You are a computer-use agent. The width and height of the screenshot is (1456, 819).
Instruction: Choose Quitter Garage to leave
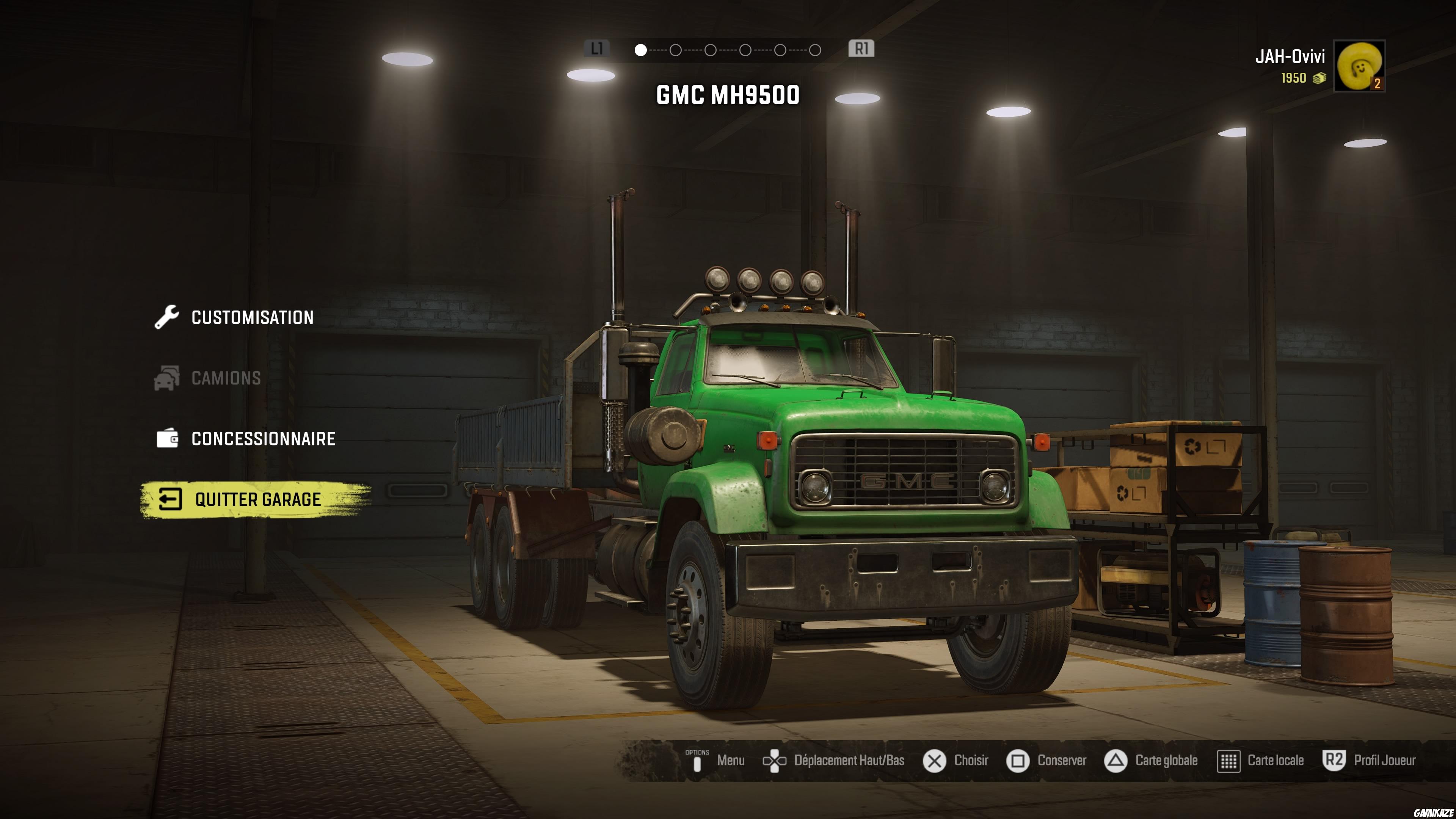pyautogui.click(x=257, y=500)
